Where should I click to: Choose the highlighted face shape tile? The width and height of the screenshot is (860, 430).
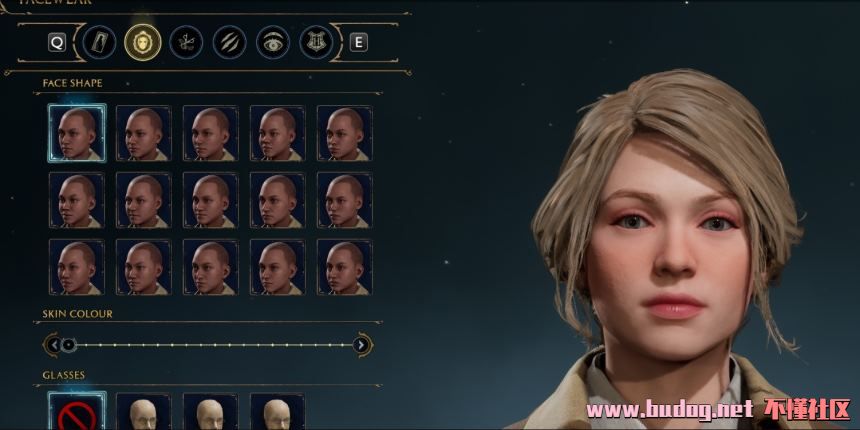tap(76, 133)
